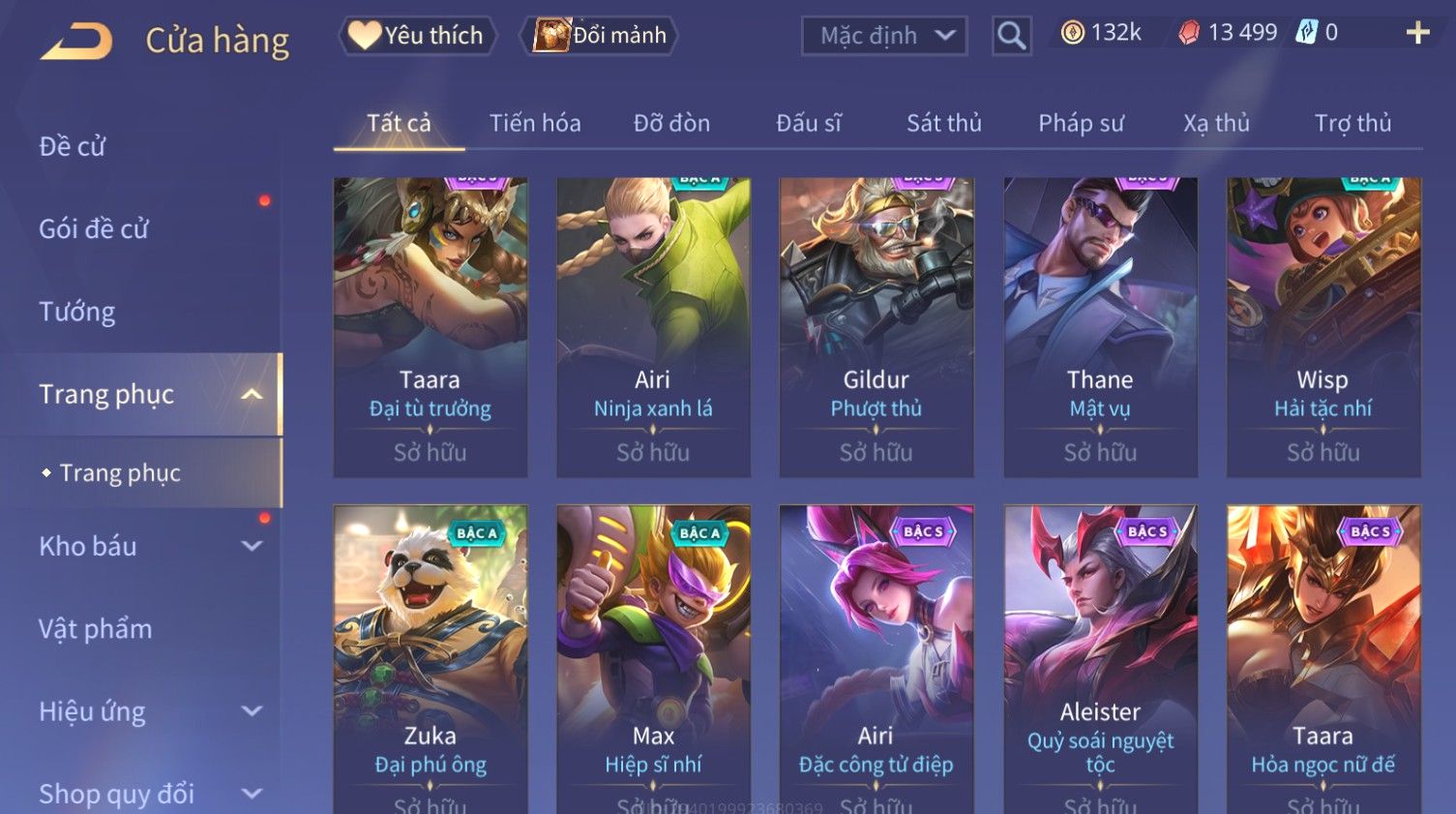Open the Mặc định sort dropdown
The image size is (1456, 814).
click(884, 36)
